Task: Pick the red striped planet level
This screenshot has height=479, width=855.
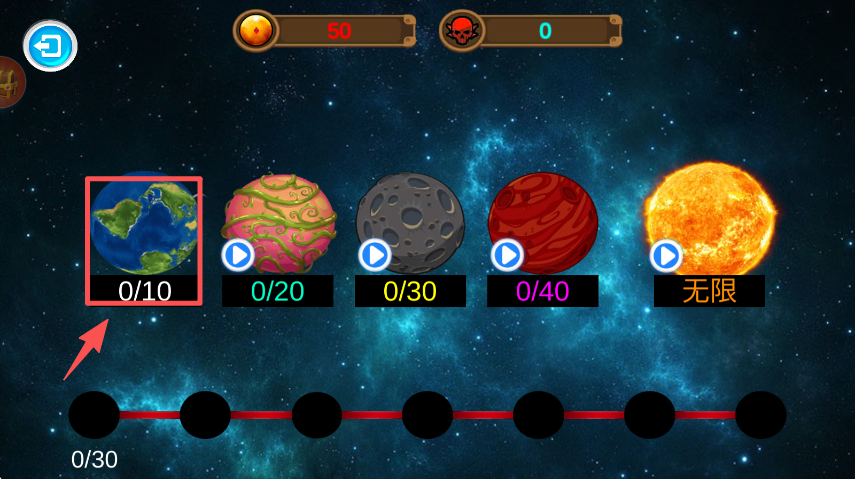Action: (x=543, y=224)
